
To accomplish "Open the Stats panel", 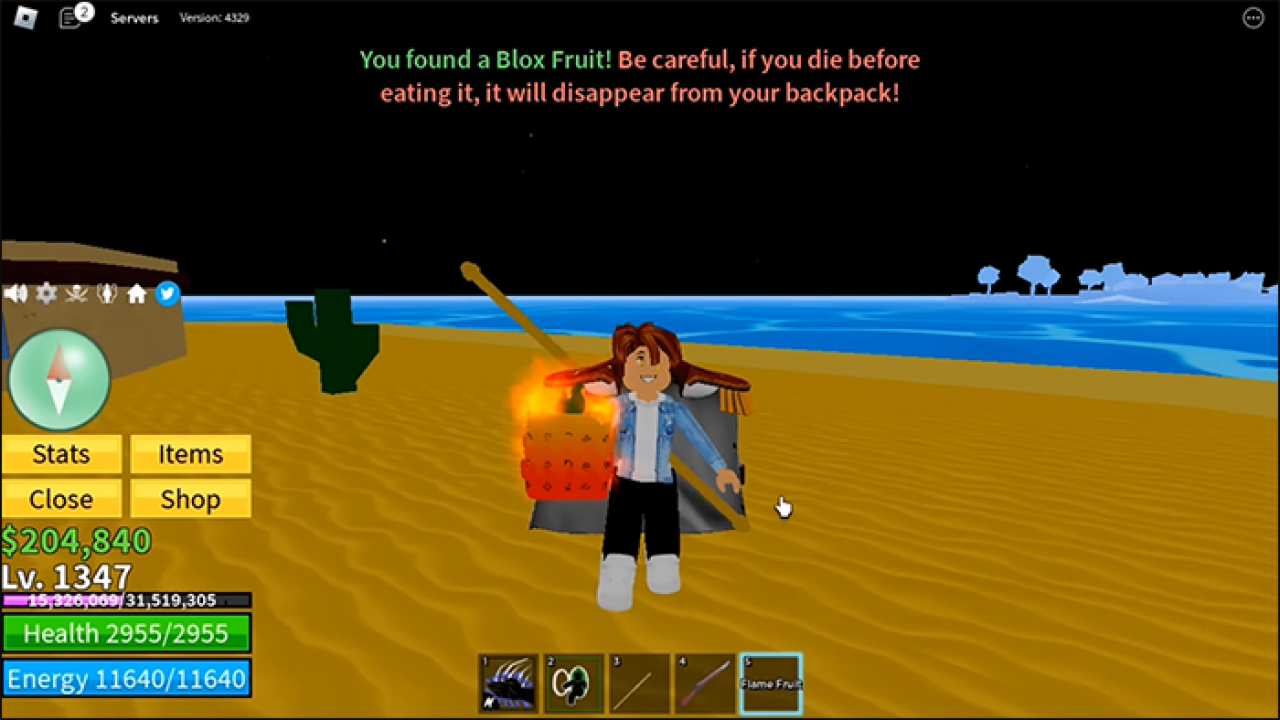I will tap(61, 454).
